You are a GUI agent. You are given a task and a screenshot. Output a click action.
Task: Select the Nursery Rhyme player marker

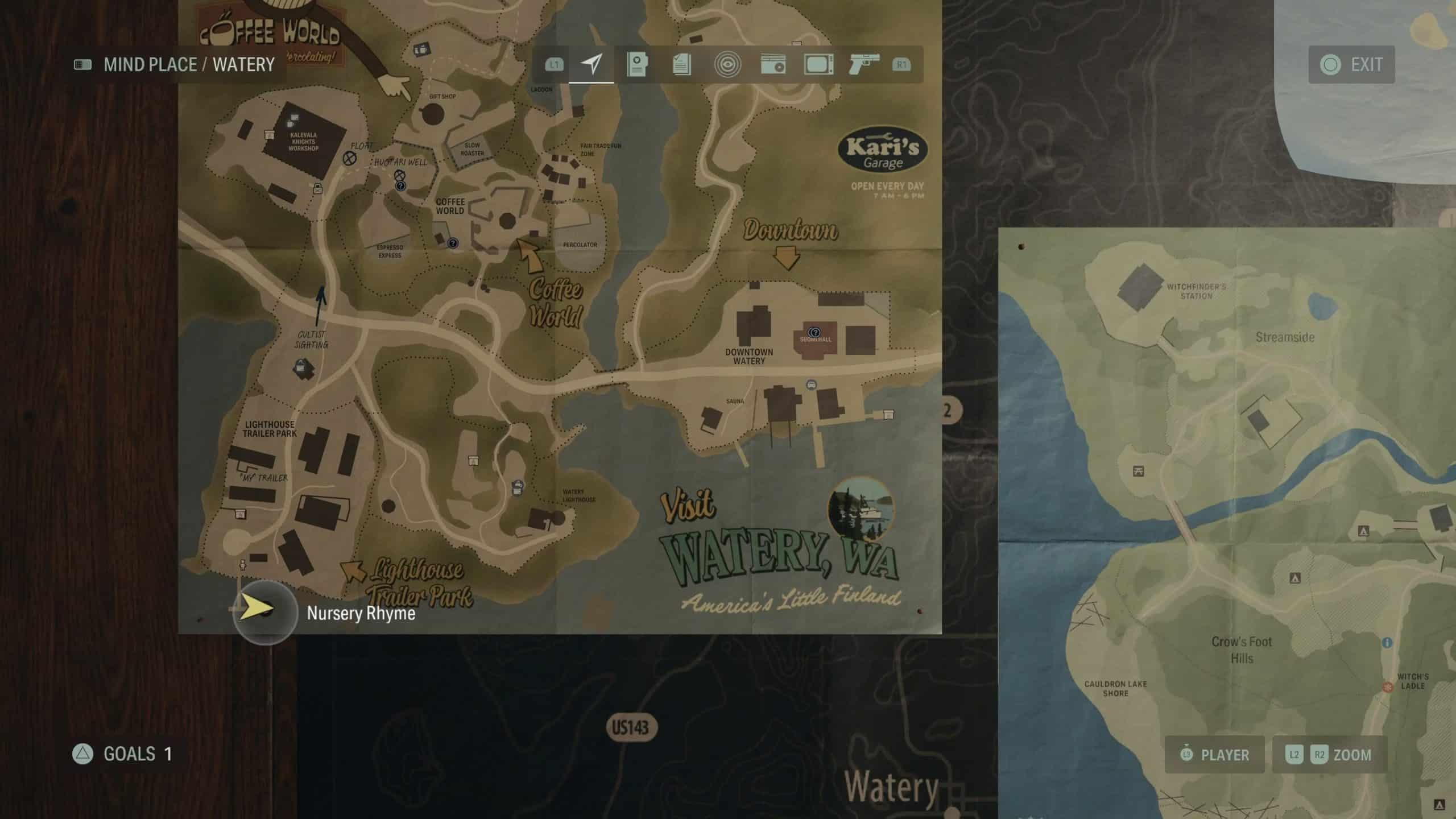pyautogui.click(x=263, y=613)
